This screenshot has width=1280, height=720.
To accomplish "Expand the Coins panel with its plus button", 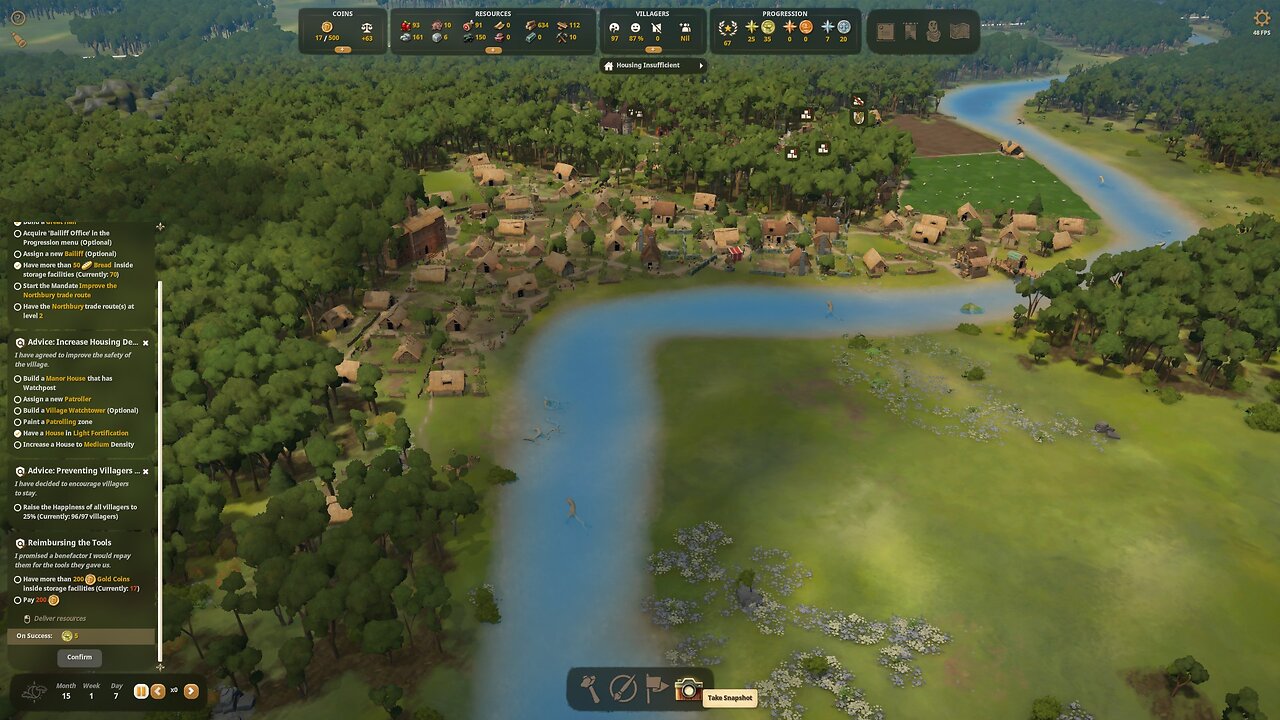I will point(343,49).
